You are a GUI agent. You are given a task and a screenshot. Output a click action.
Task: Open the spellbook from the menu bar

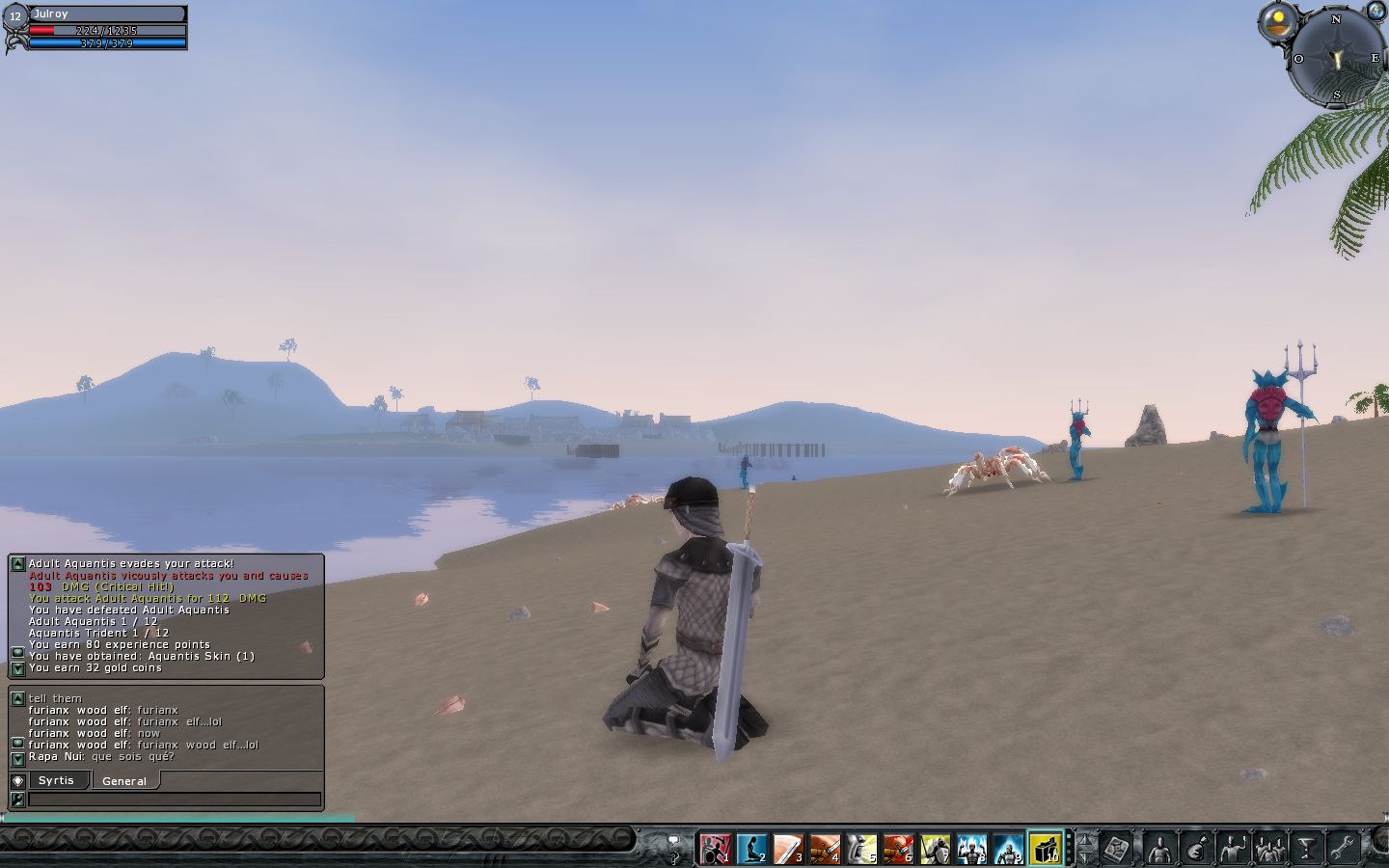1117,849
